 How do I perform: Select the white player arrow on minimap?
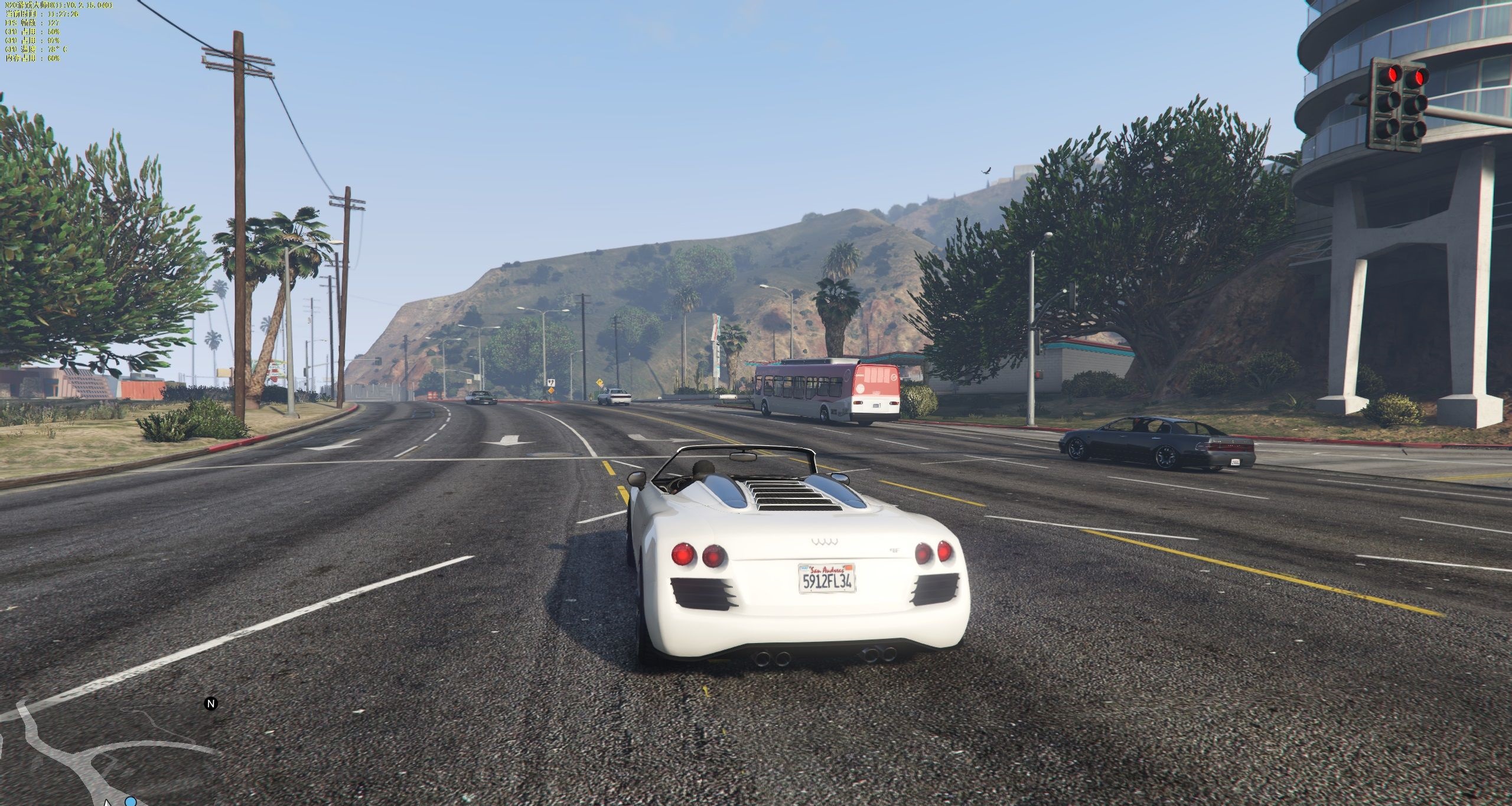107,802
